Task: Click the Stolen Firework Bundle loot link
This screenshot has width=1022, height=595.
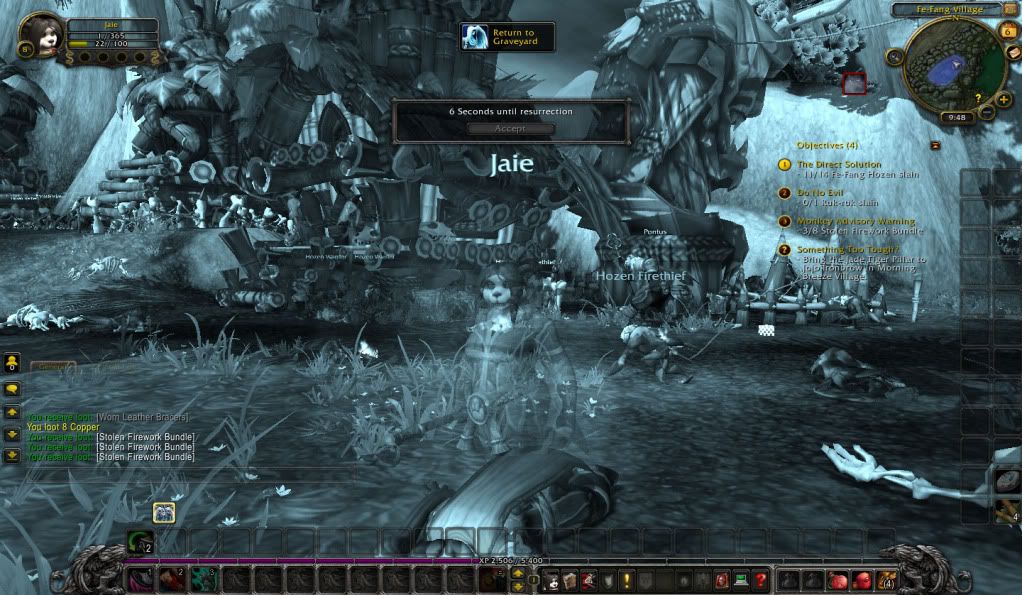Action: 145,437
